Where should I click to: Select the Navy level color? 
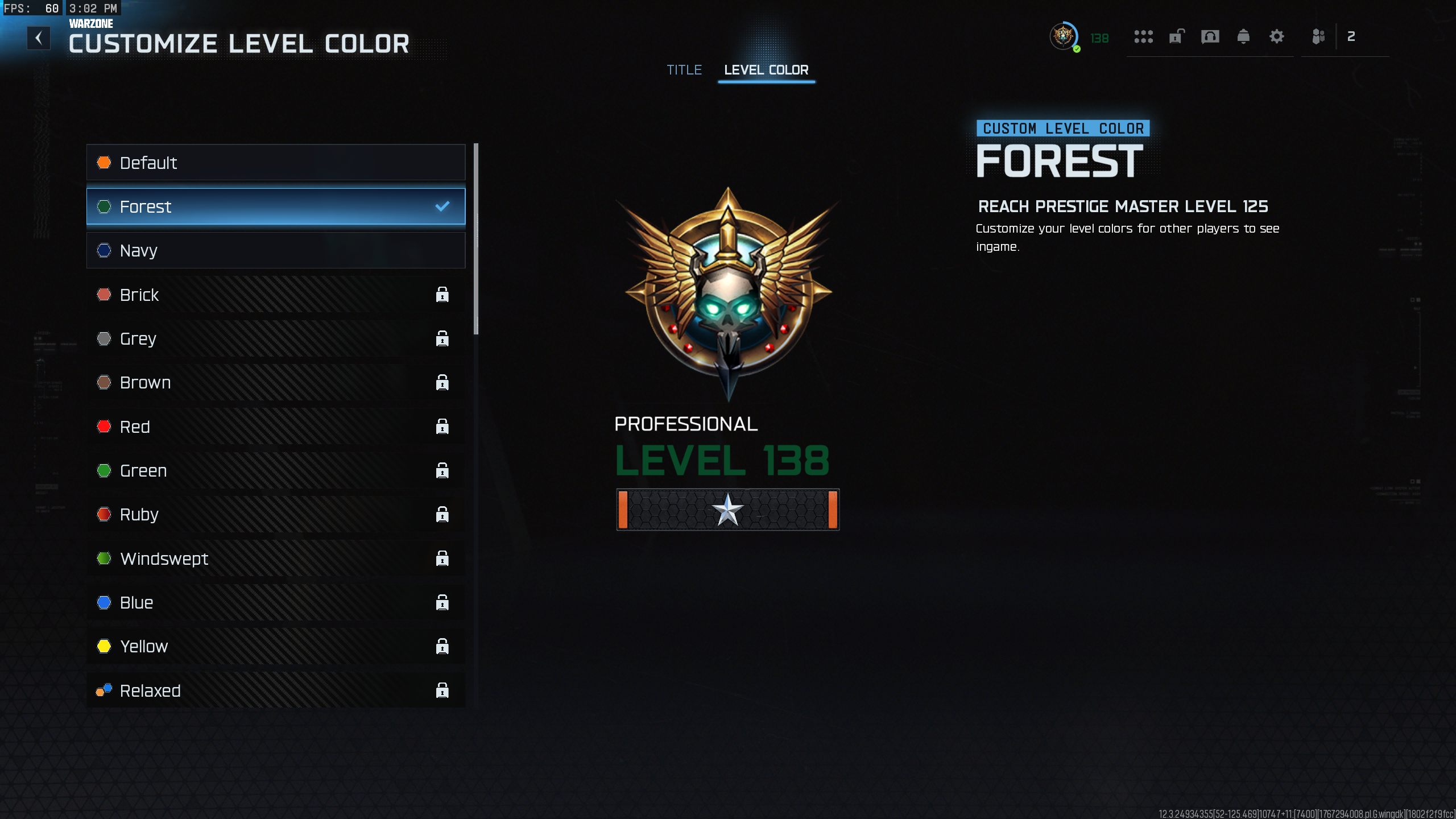(x=276, y=250)
